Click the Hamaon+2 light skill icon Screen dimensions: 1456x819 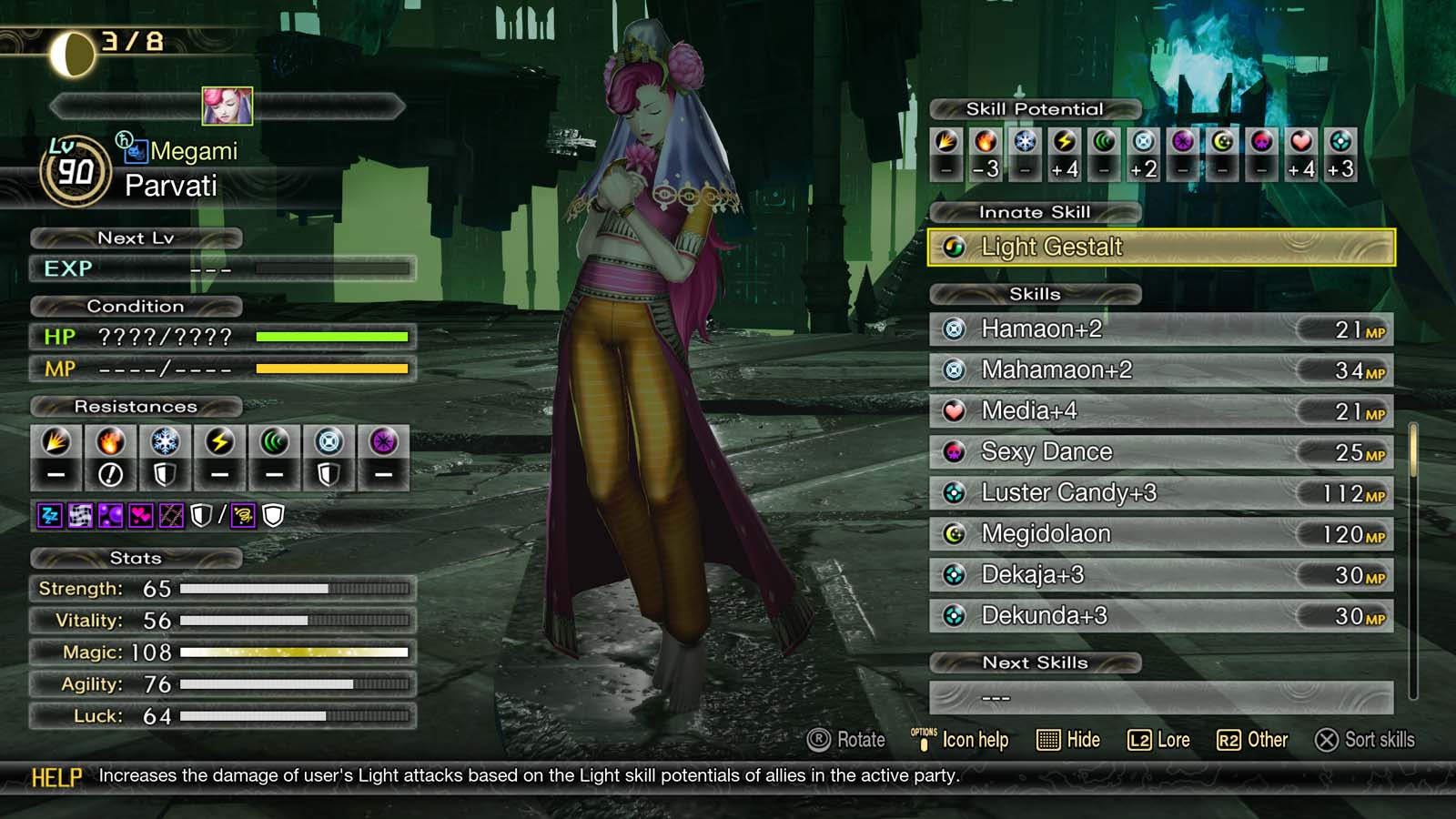tap(955, 329)
